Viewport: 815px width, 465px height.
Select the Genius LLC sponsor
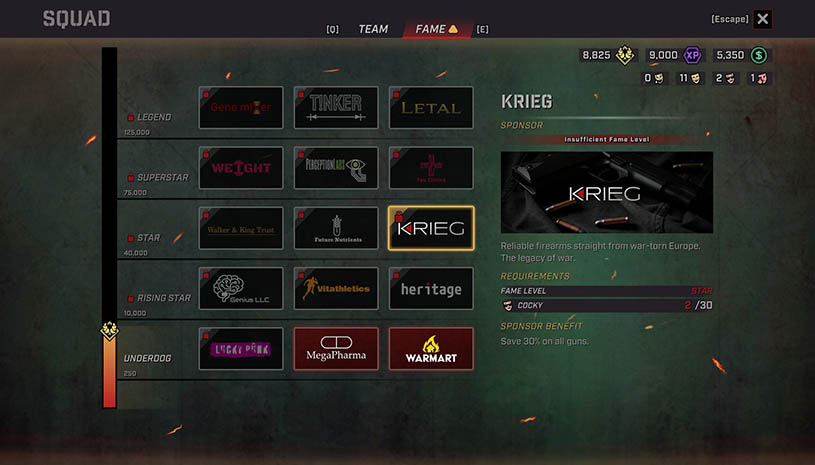point(241,288)
